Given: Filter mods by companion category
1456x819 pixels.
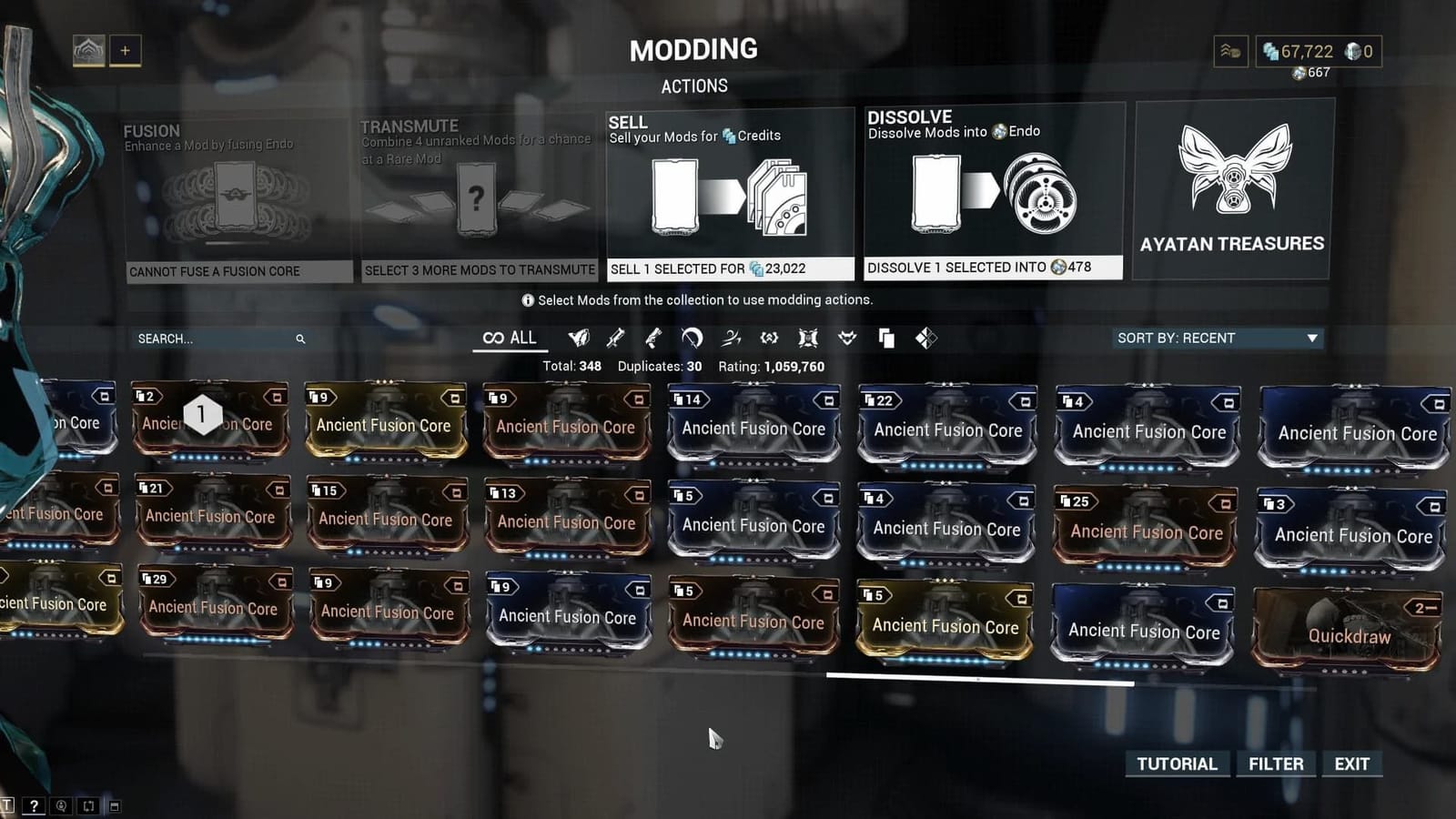Looking at the screenshot, I should click(846, 338).
